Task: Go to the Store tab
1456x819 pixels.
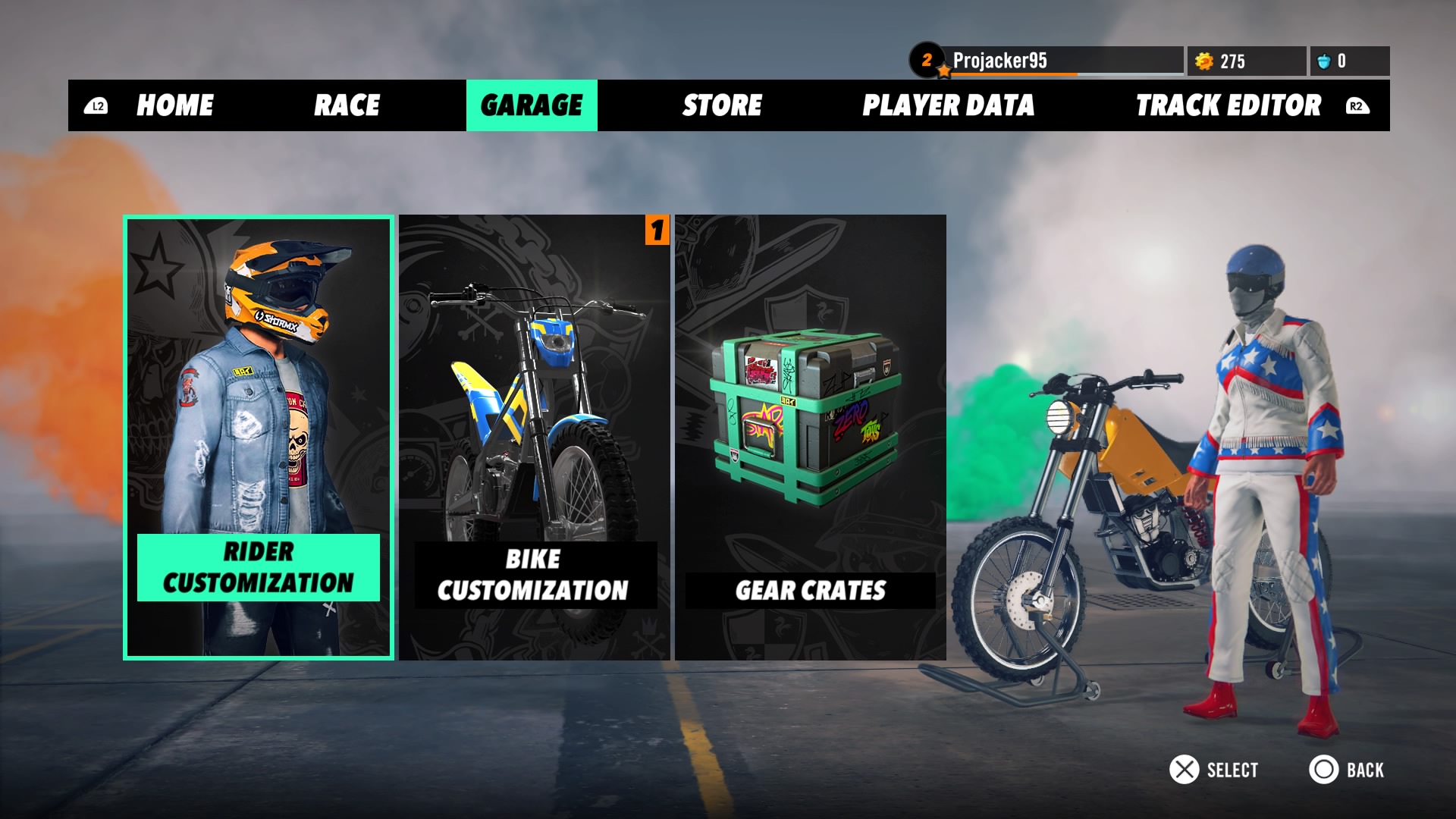Action: click(x=722, y=105)
